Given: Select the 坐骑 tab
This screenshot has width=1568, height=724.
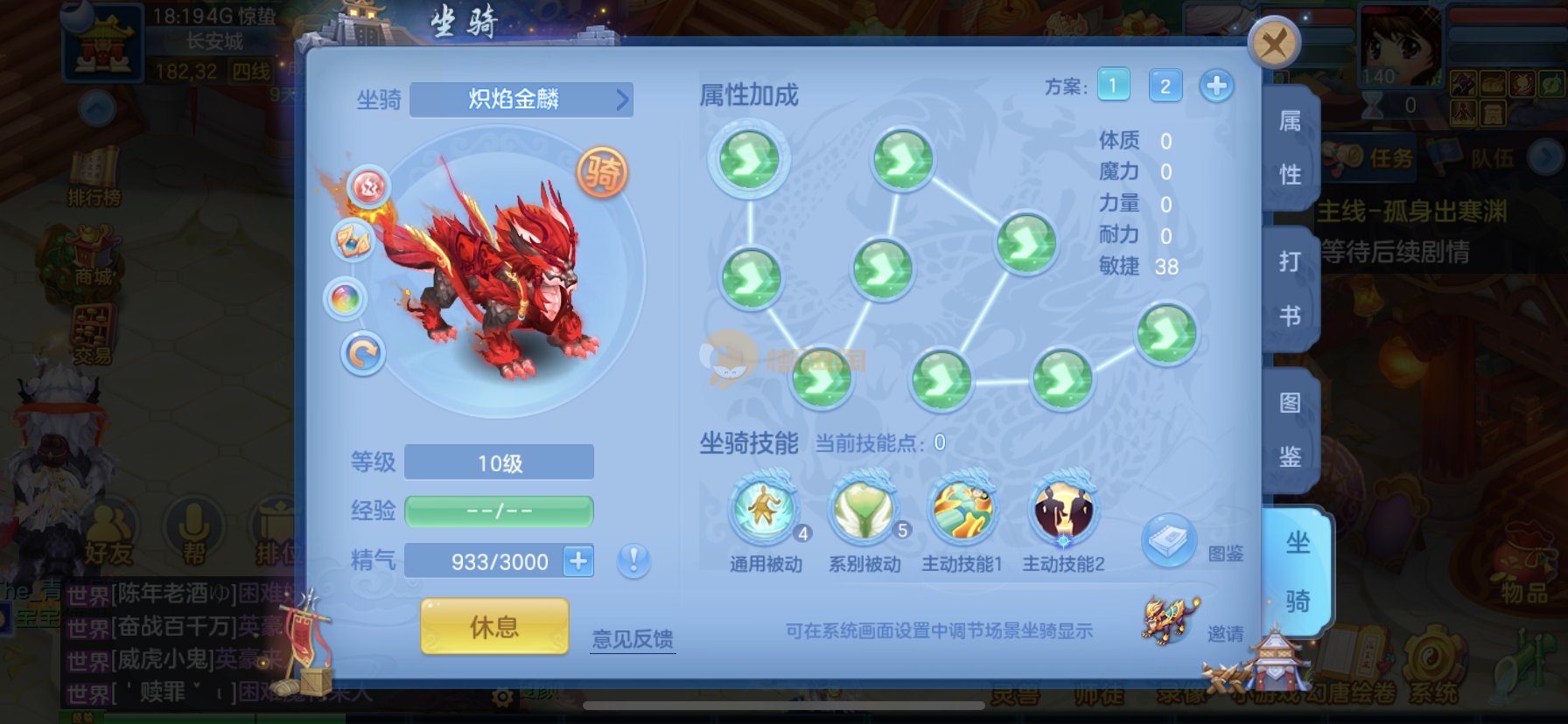Looking at the screenshot, I should pyautogui.click(x=1297, y=571).
